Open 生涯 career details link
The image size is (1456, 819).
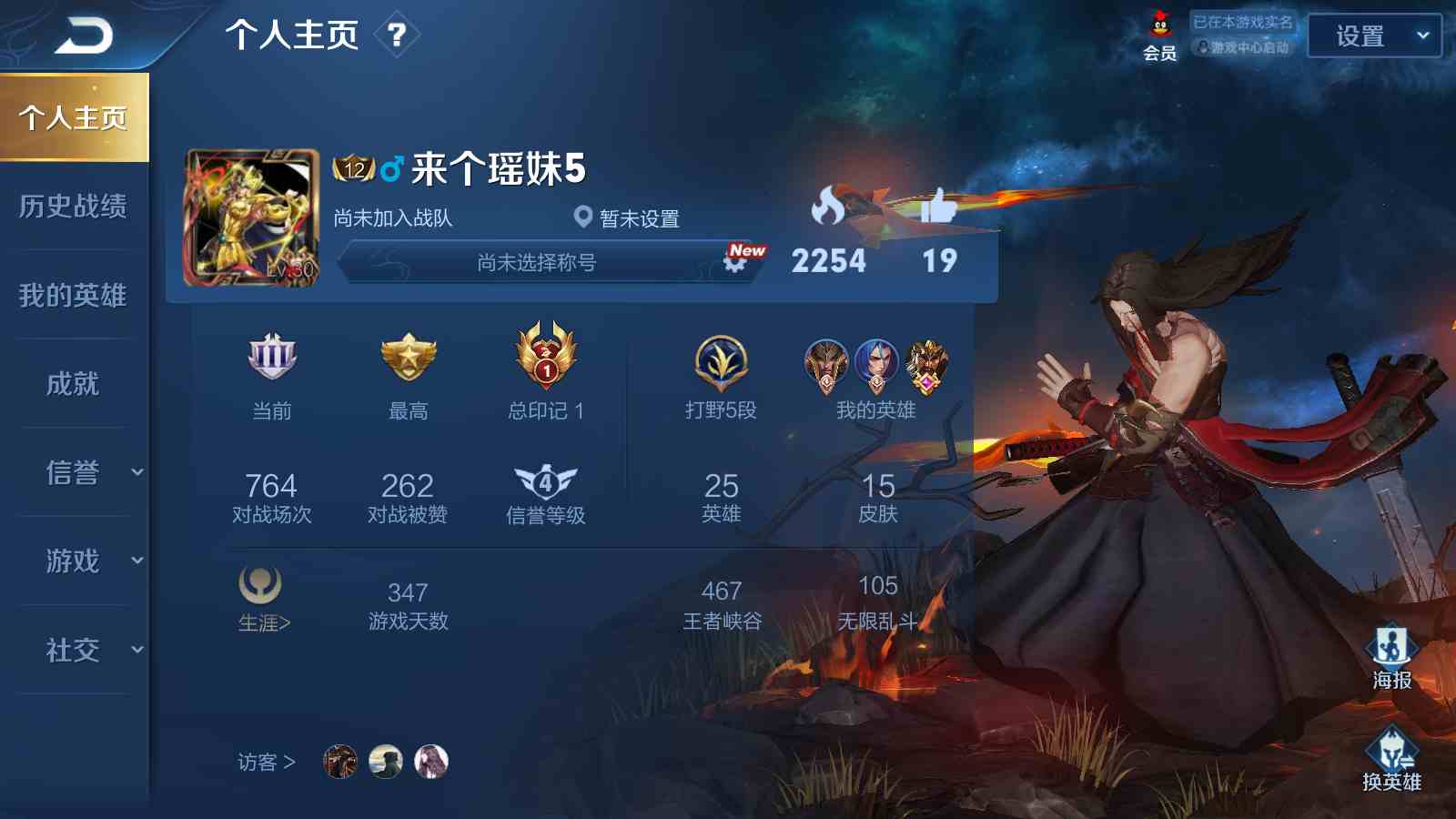point(261,601)
